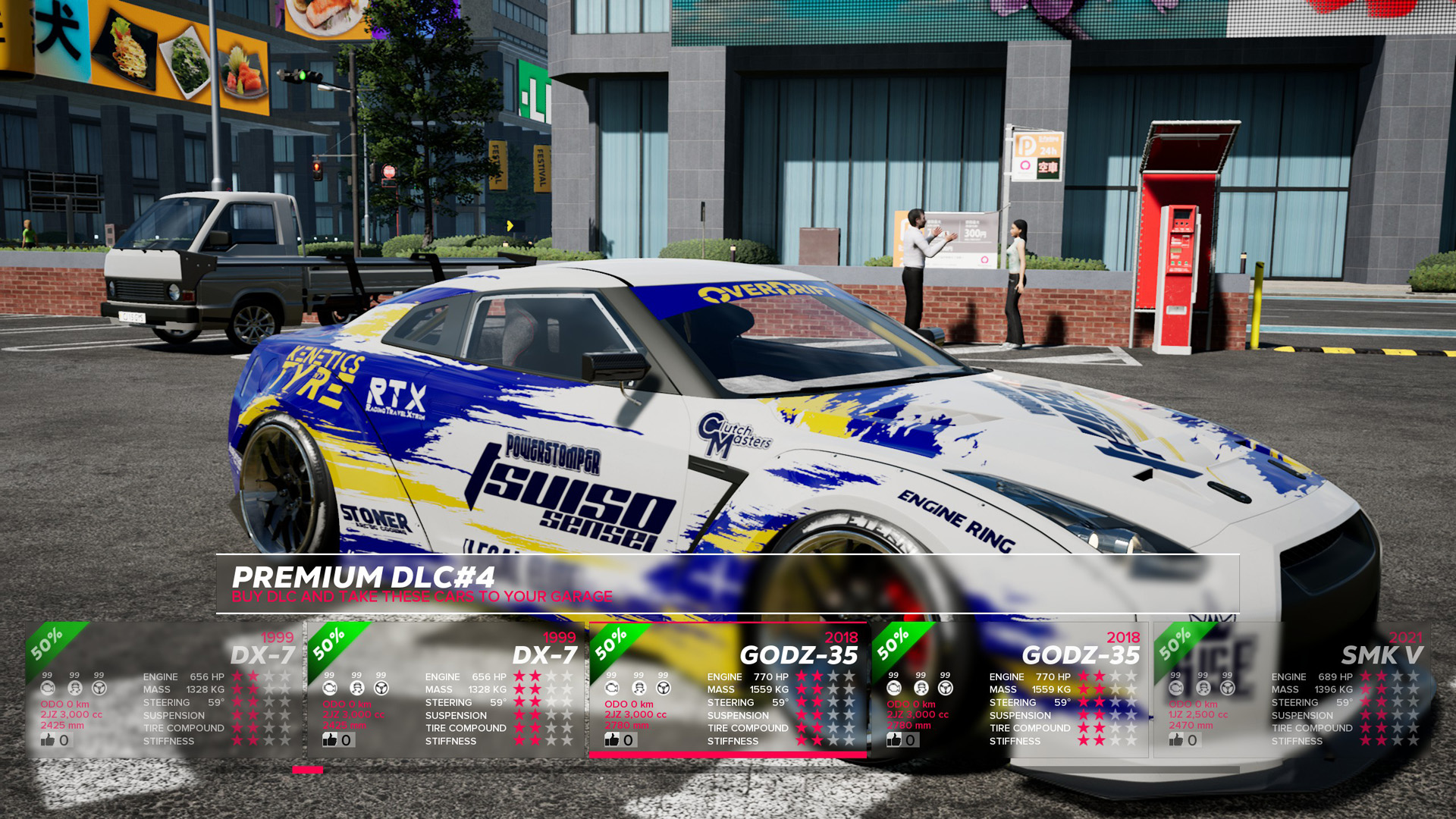Click the driver helmet icon on the highlighted GODZ-35 card
Viewport: 1456px width, 819px height.
(x=639, y=688)
